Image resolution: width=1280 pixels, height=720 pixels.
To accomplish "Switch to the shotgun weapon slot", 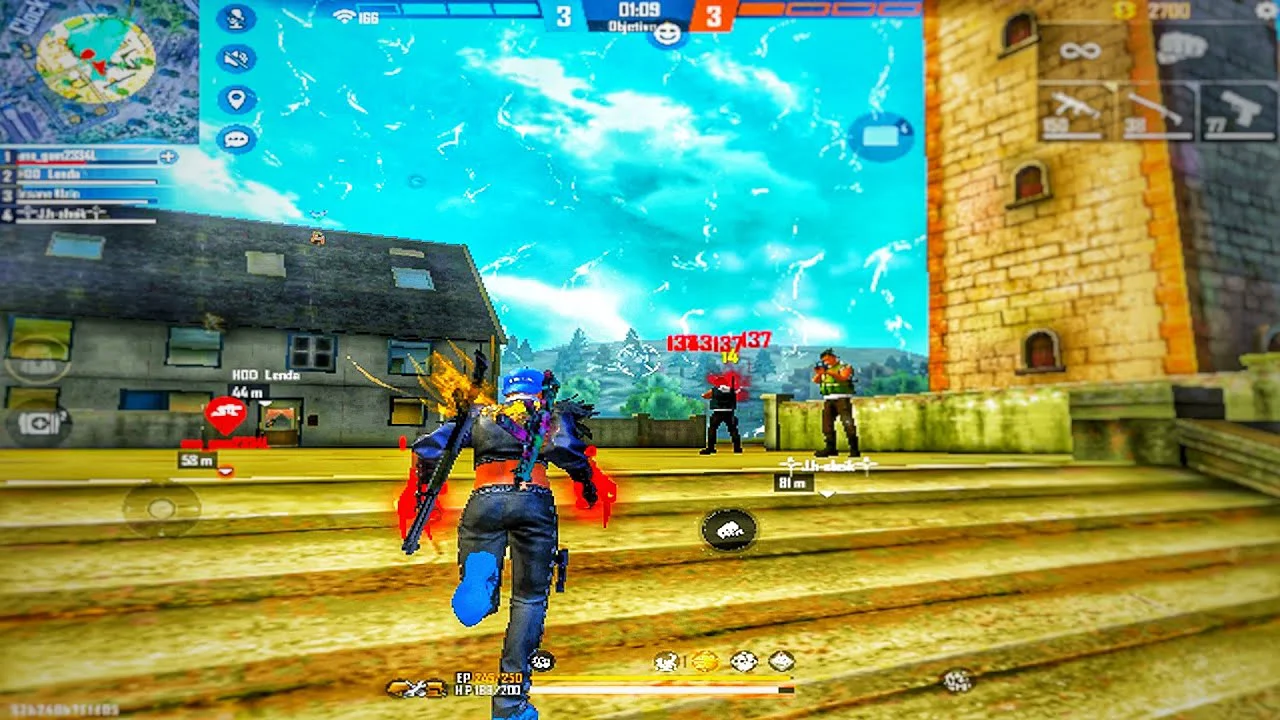I will click(1153, 111).
